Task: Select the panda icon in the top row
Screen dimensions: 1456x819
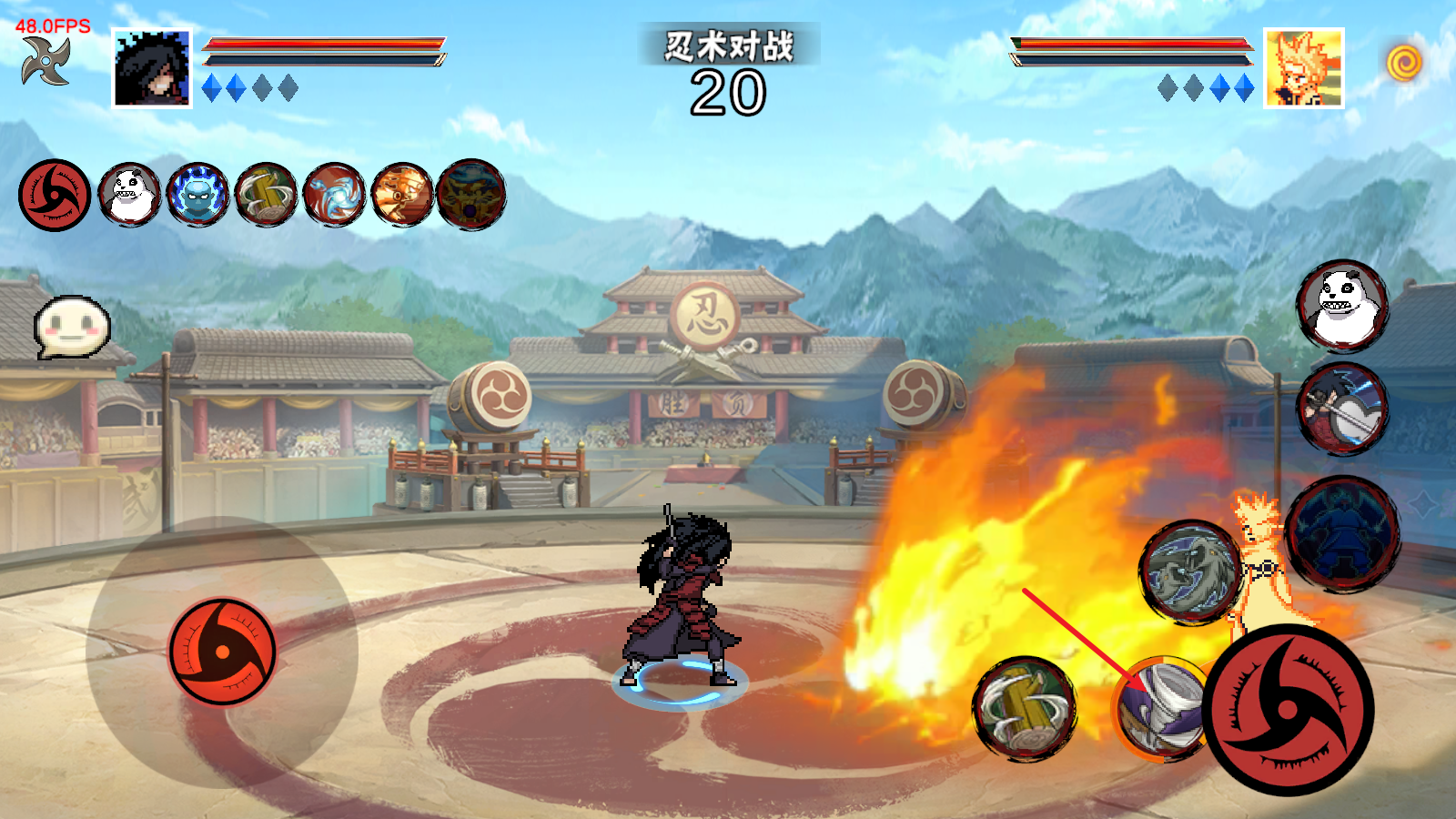Action: [x=129, y=195]
